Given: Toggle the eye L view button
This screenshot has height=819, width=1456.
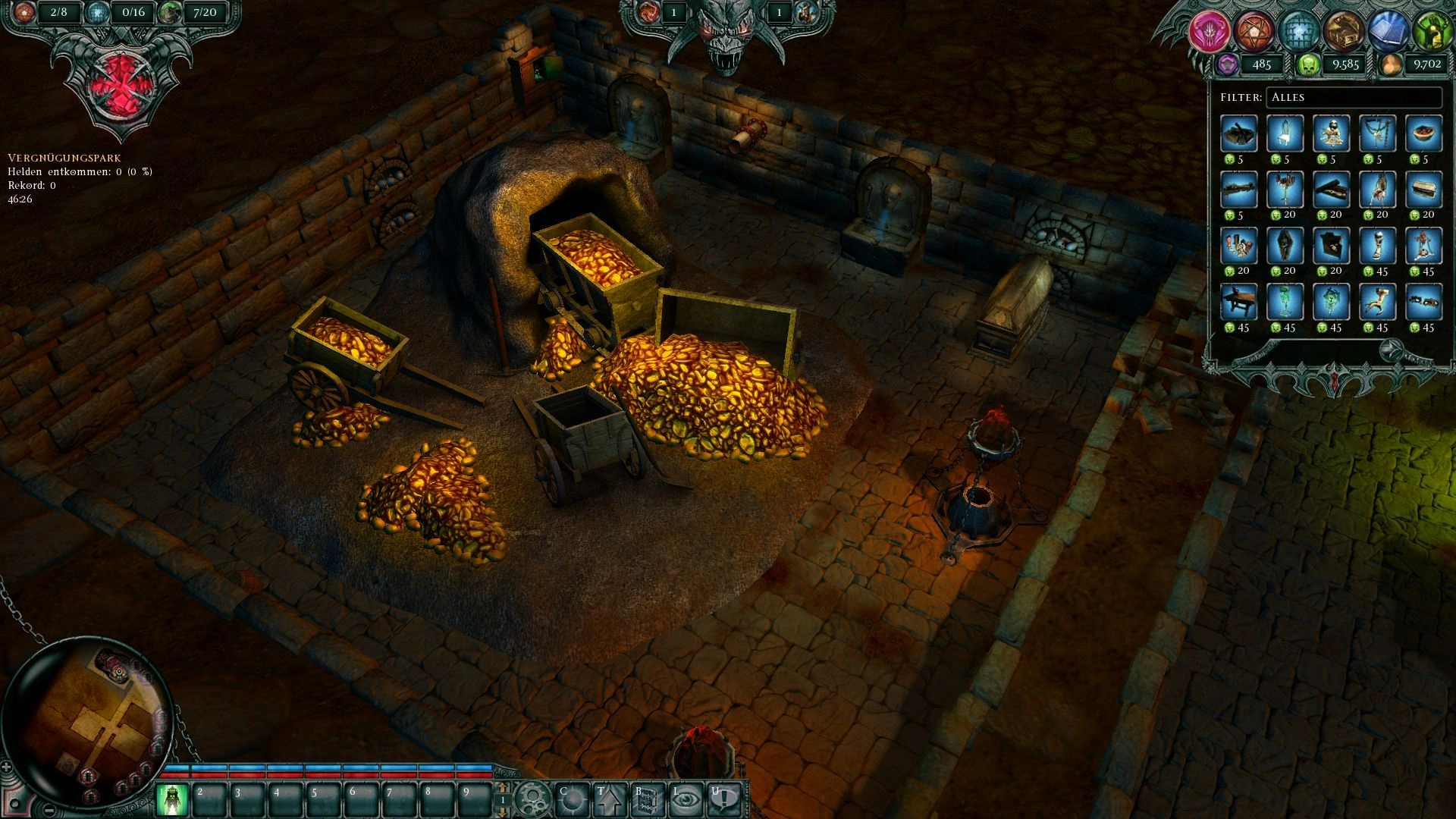Looking at the screenshot, I should pos(685,799).
